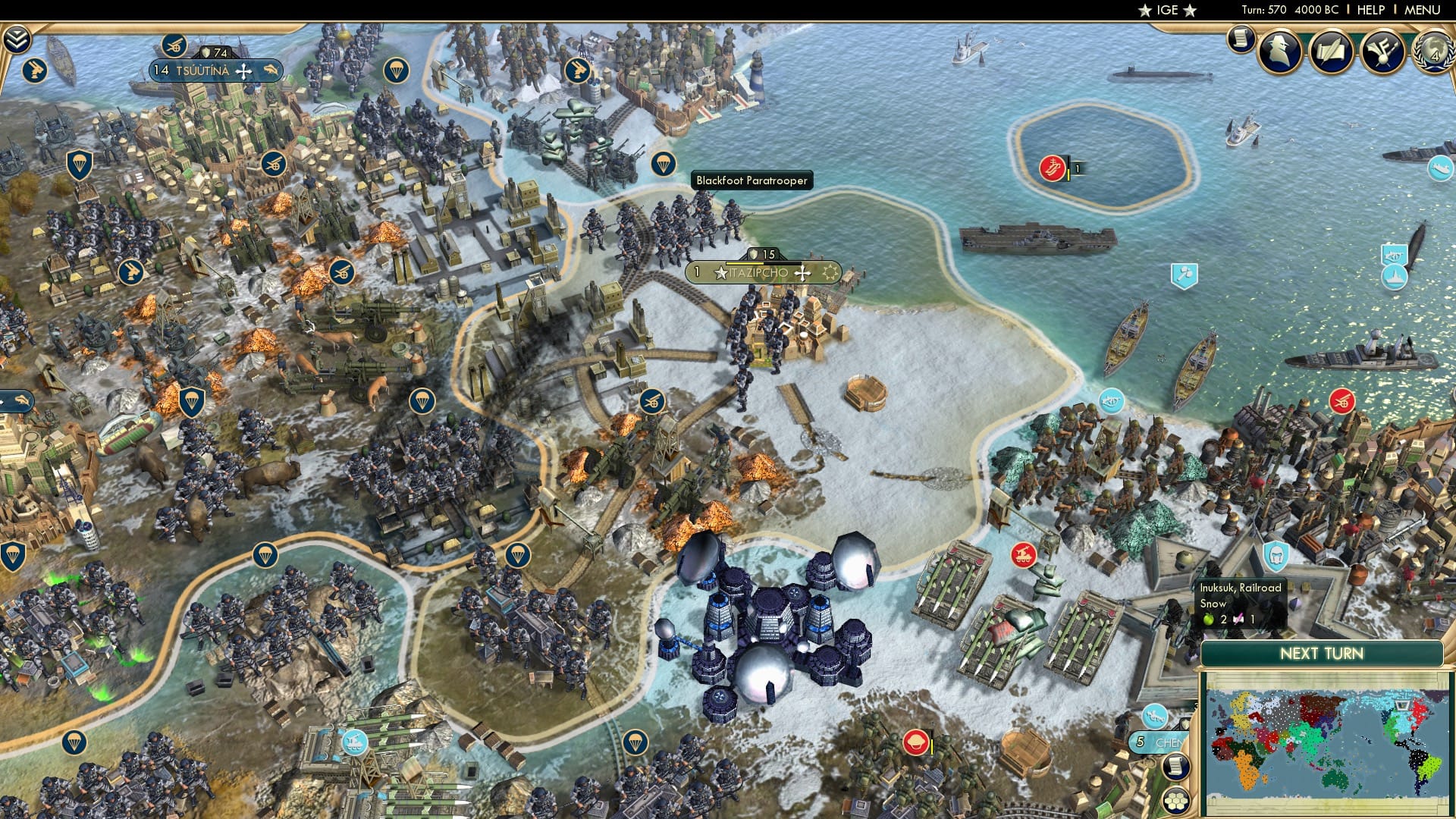This screenshot has width=1456, height=819.
Task: Open the Espionage overview spy icon
Action: coord(1279,49)
